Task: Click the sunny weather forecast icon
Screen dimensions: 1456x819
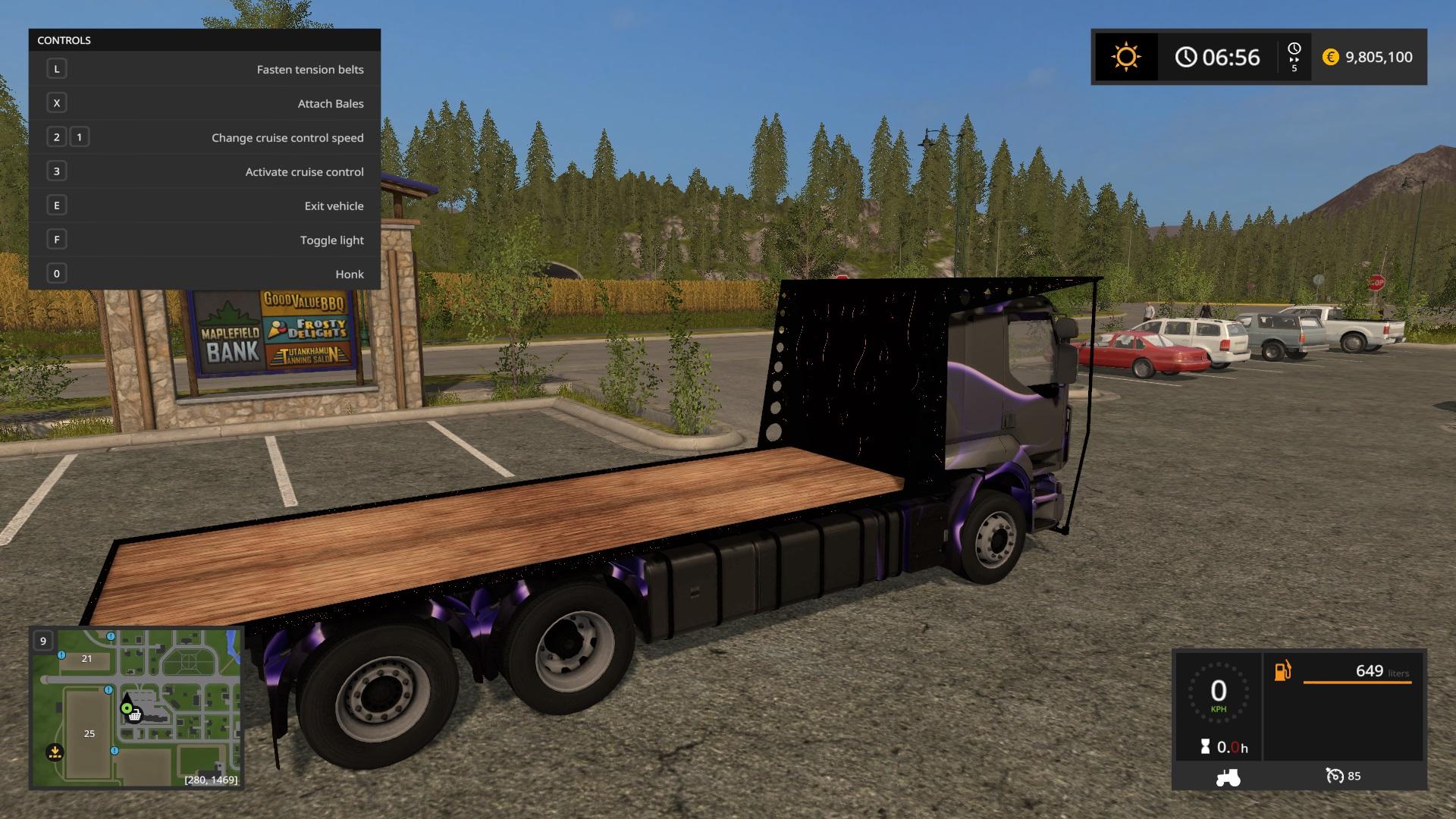Action: tap(1125, 57)
